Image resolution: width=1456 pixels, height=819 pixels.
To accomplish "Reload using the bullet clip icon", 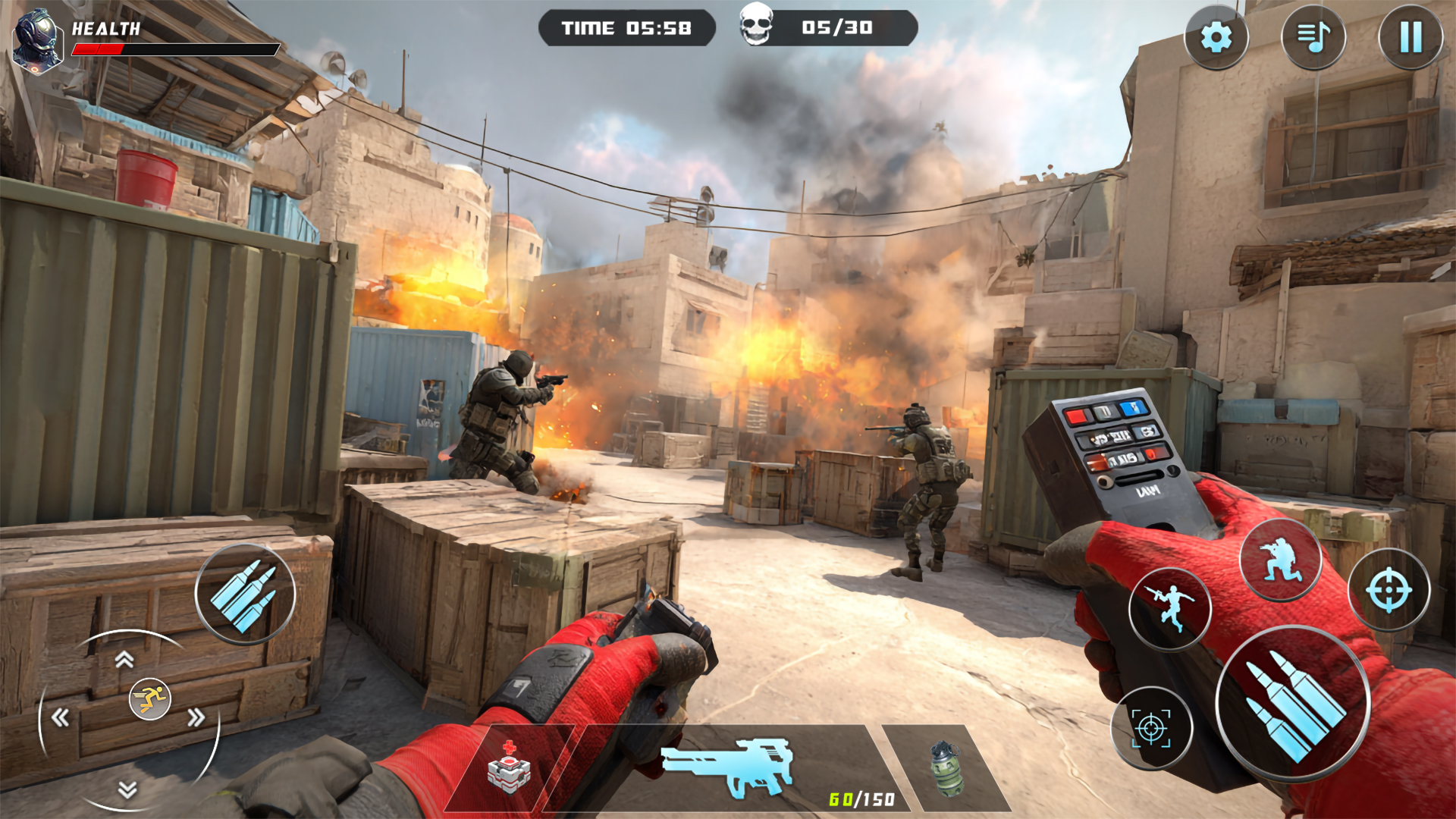I will pyautogui.click(x=244, y=594).
